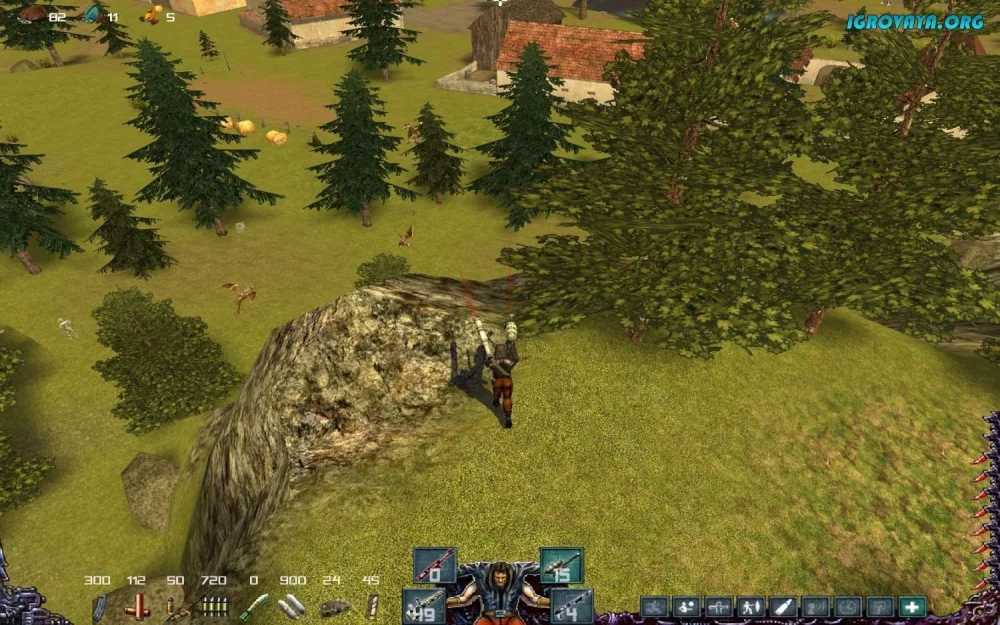Select the weapon slot showing 4 ammo
The width and height of the screenshot is (1000, 625).
pyautogui.click(x=571, y=605)
